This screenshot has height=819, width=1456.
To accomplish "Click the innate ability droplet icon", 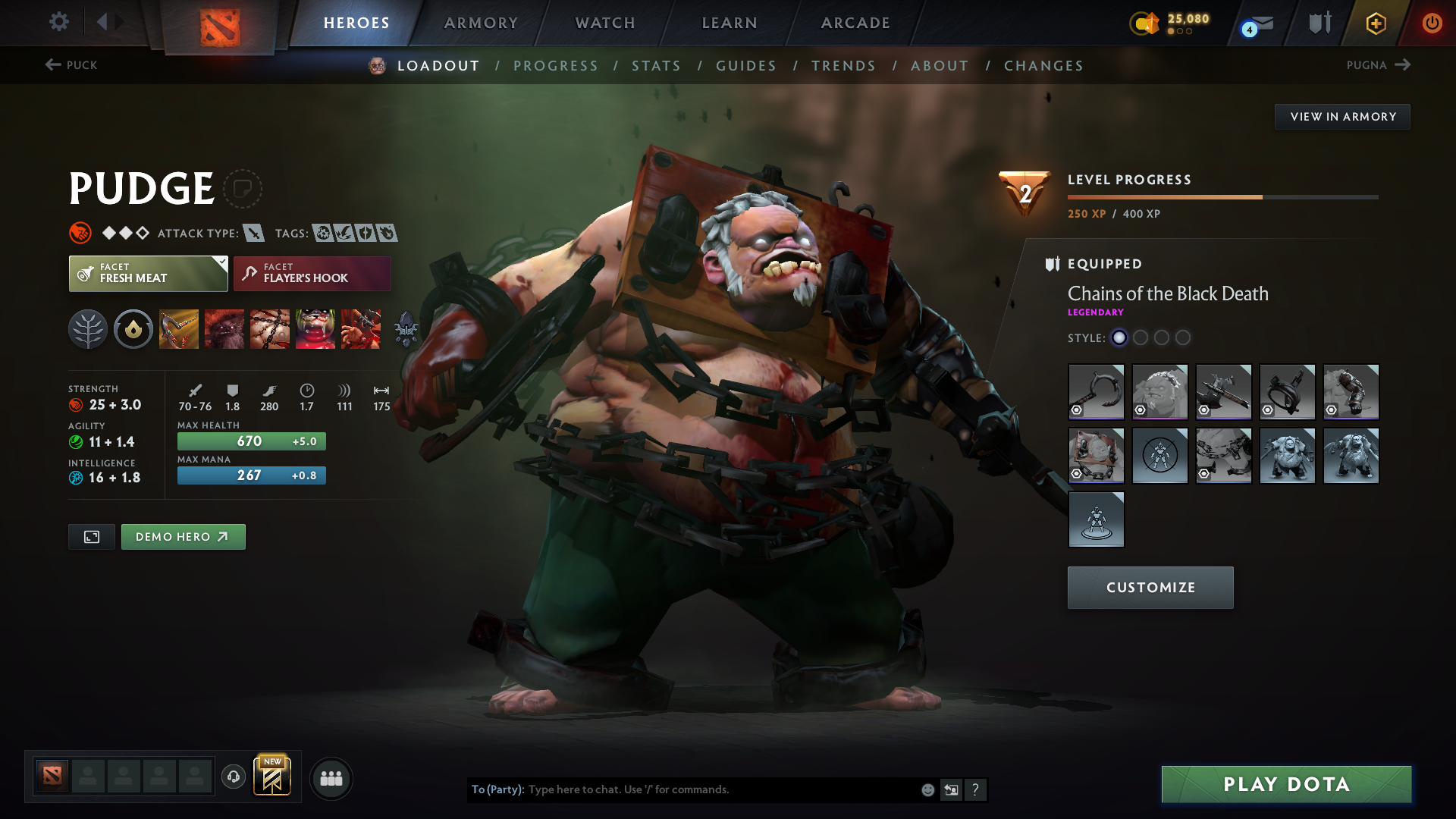I will click(133, 328).
